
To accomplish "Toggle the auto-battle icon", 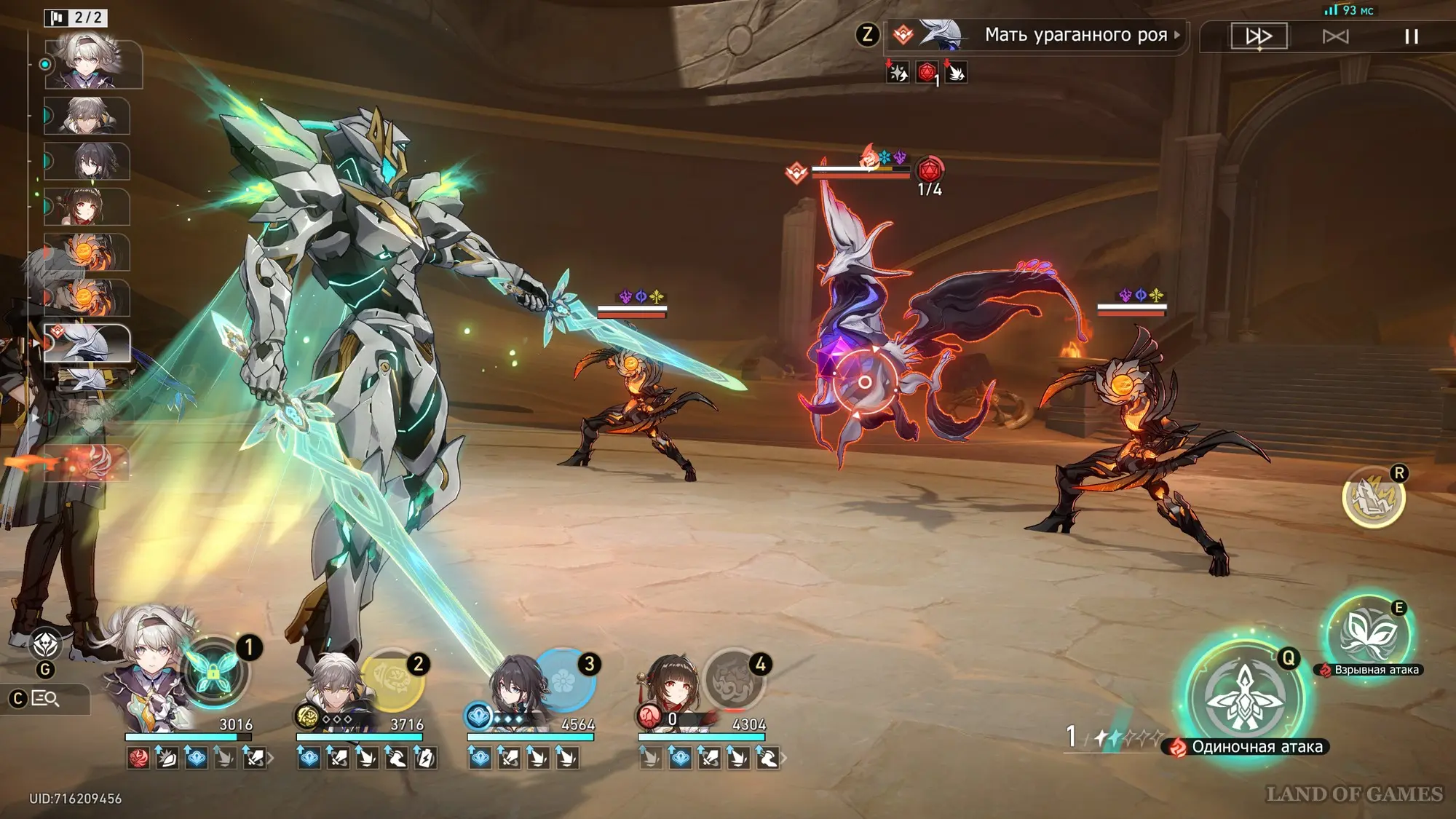I will (1335, 36).
